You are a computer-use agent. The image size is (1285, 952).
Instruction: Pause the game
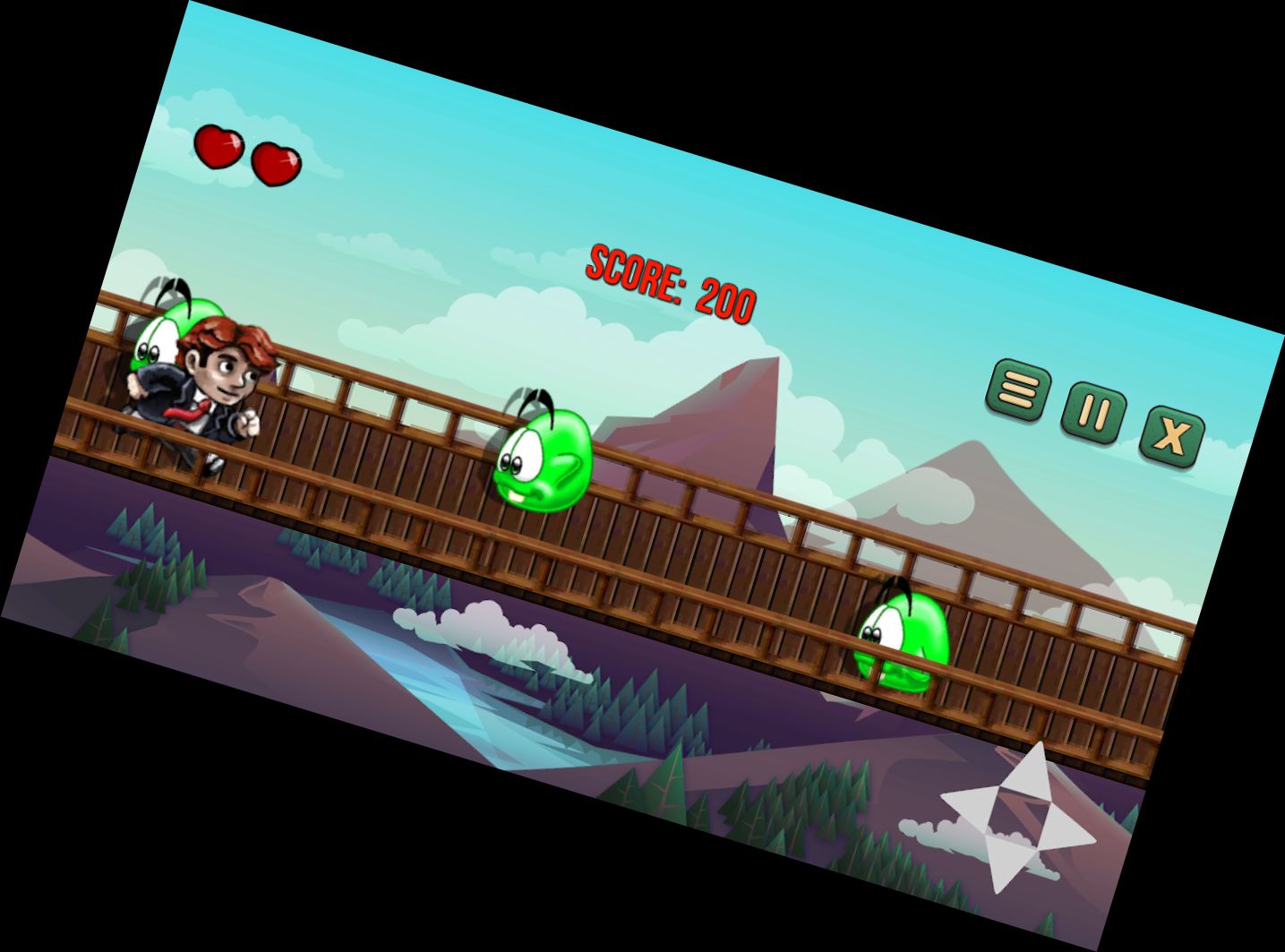click(1092, 413)
